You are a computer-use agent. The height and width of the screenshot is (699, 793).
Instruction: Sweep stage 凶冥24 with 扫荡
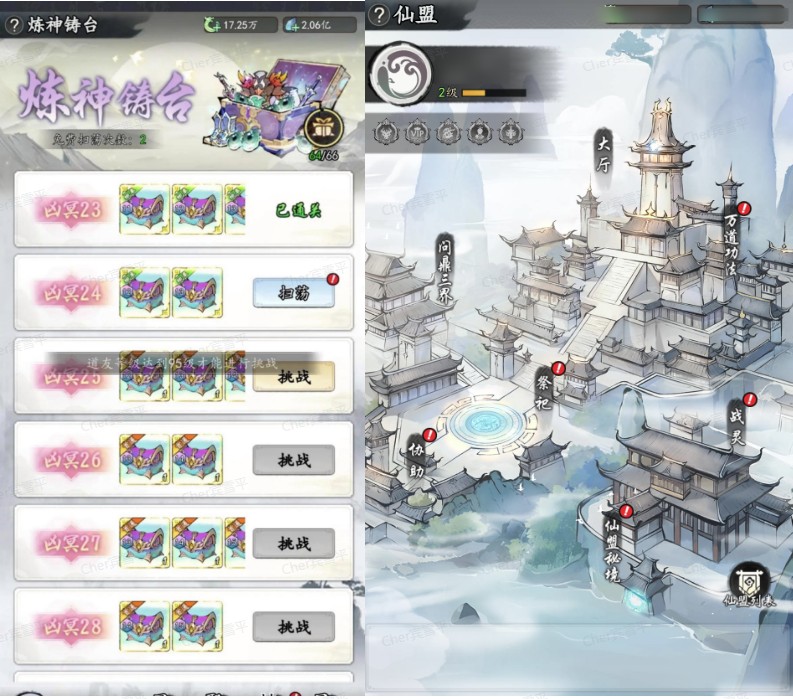[x=293, y=293]
